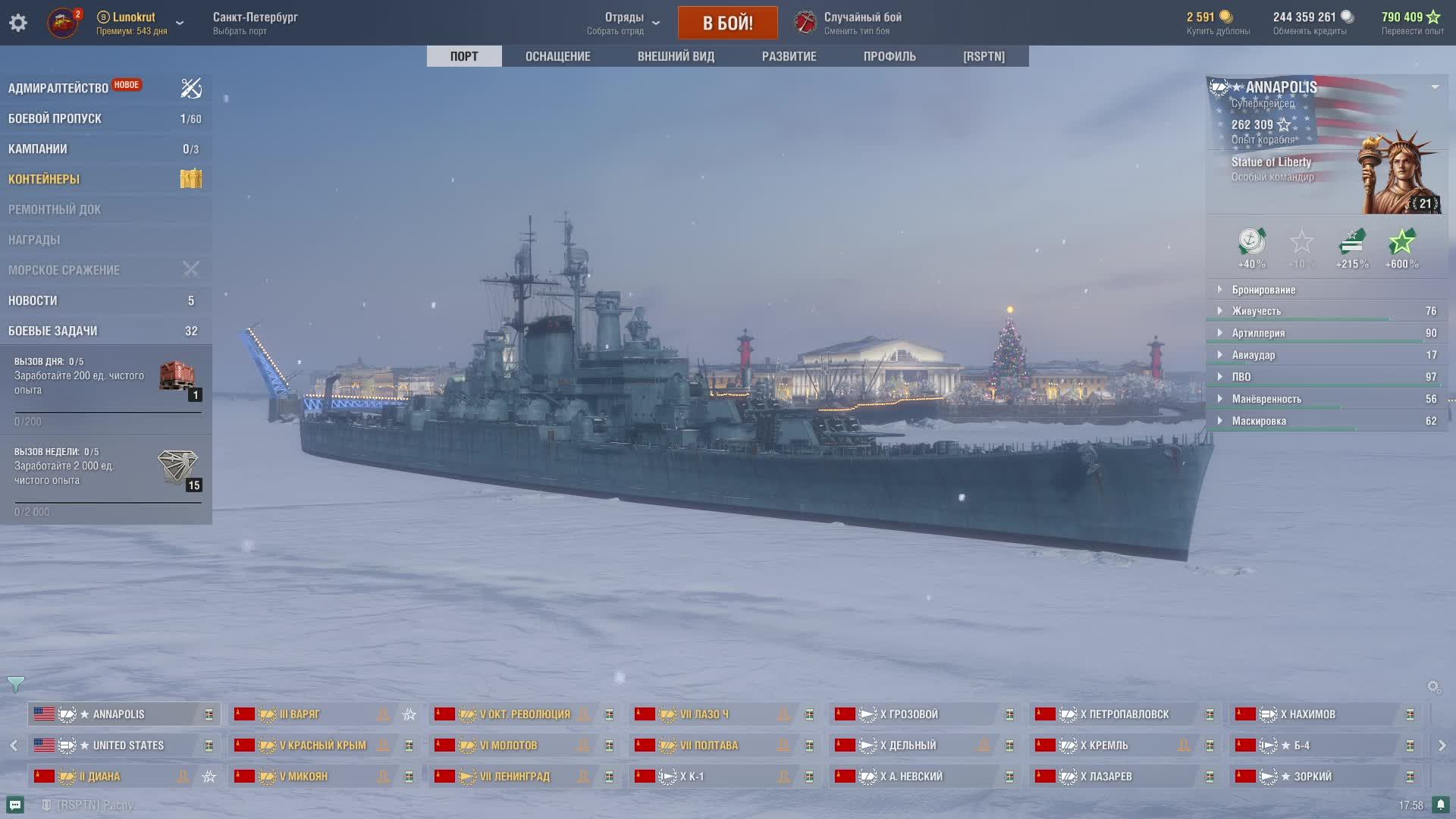Open the Боевой пропуск entry

click(55, 118)
